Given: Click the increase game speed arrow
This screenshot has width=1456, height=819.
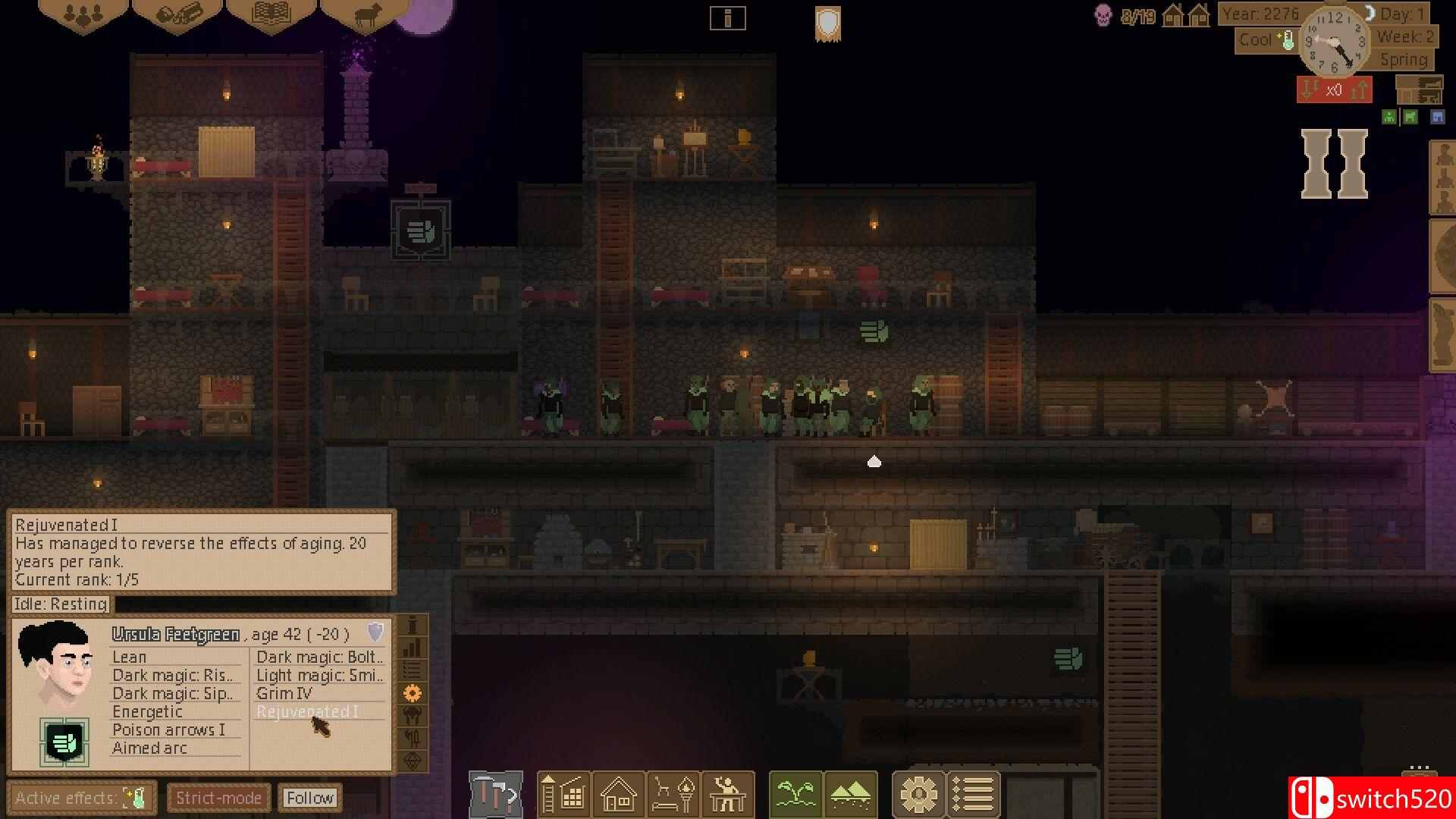Looking at the screenshot, I should click(1357, 91).
